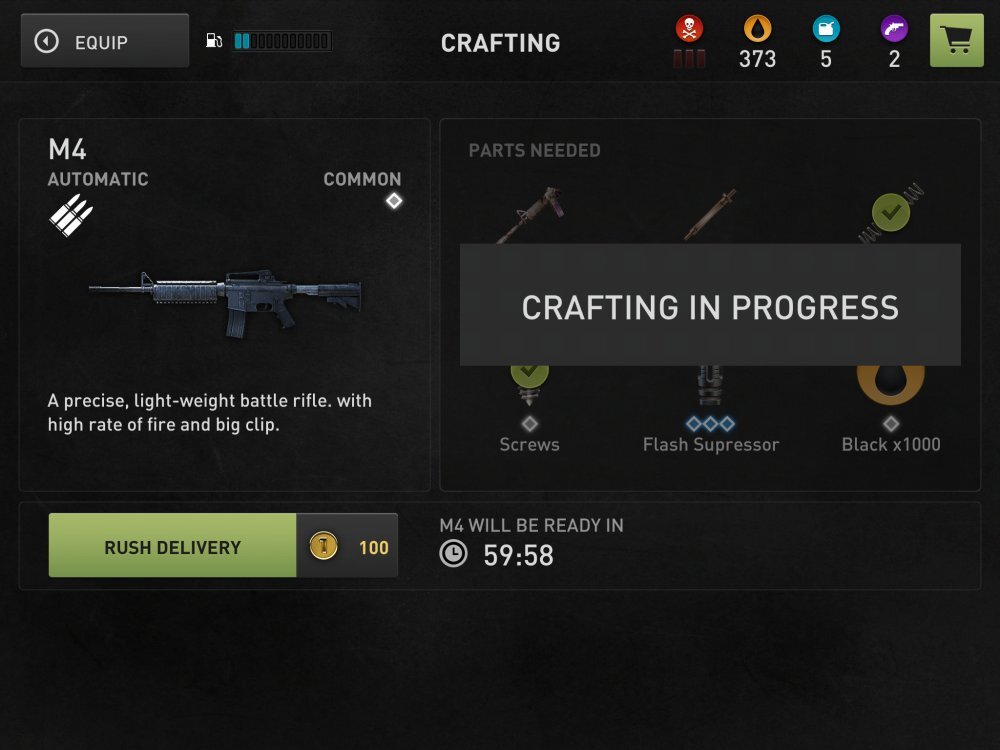Tap the teal canister resource icon
The image size is (1000, 750).
click(826, 29)
